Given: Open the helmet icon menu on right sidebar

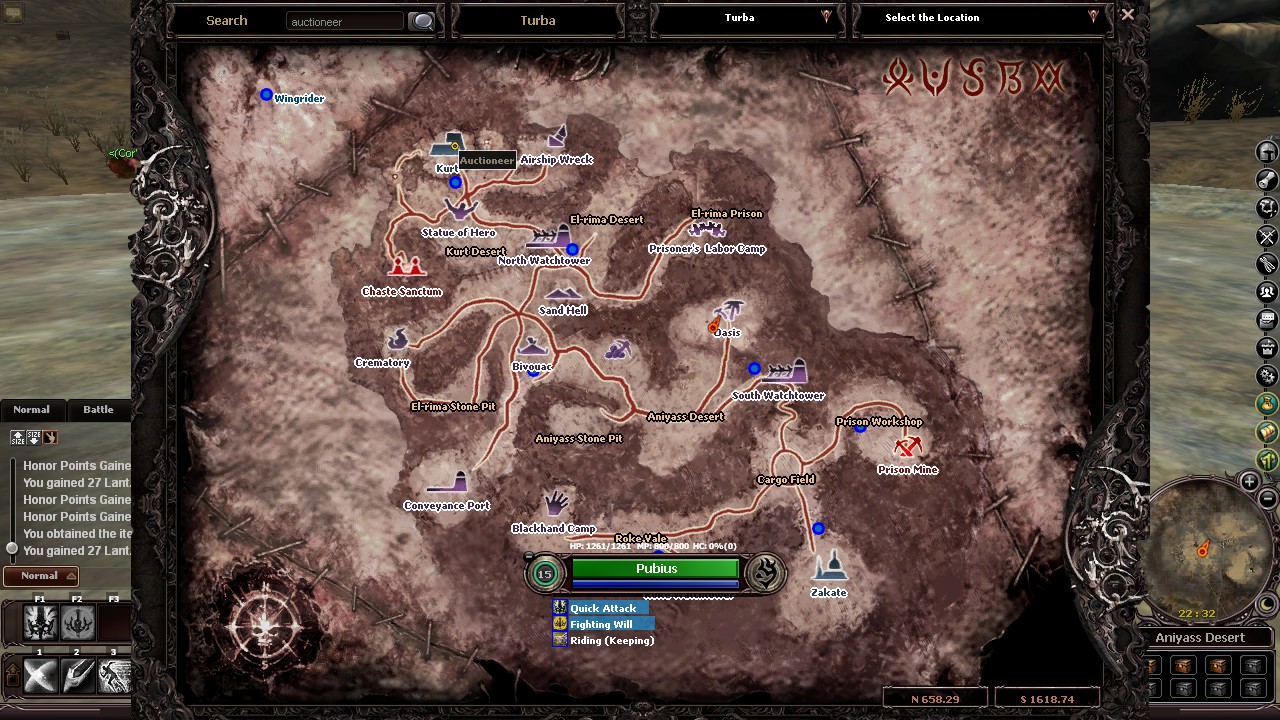Looking at the screenshot, I should click(x=1267, y=152).
